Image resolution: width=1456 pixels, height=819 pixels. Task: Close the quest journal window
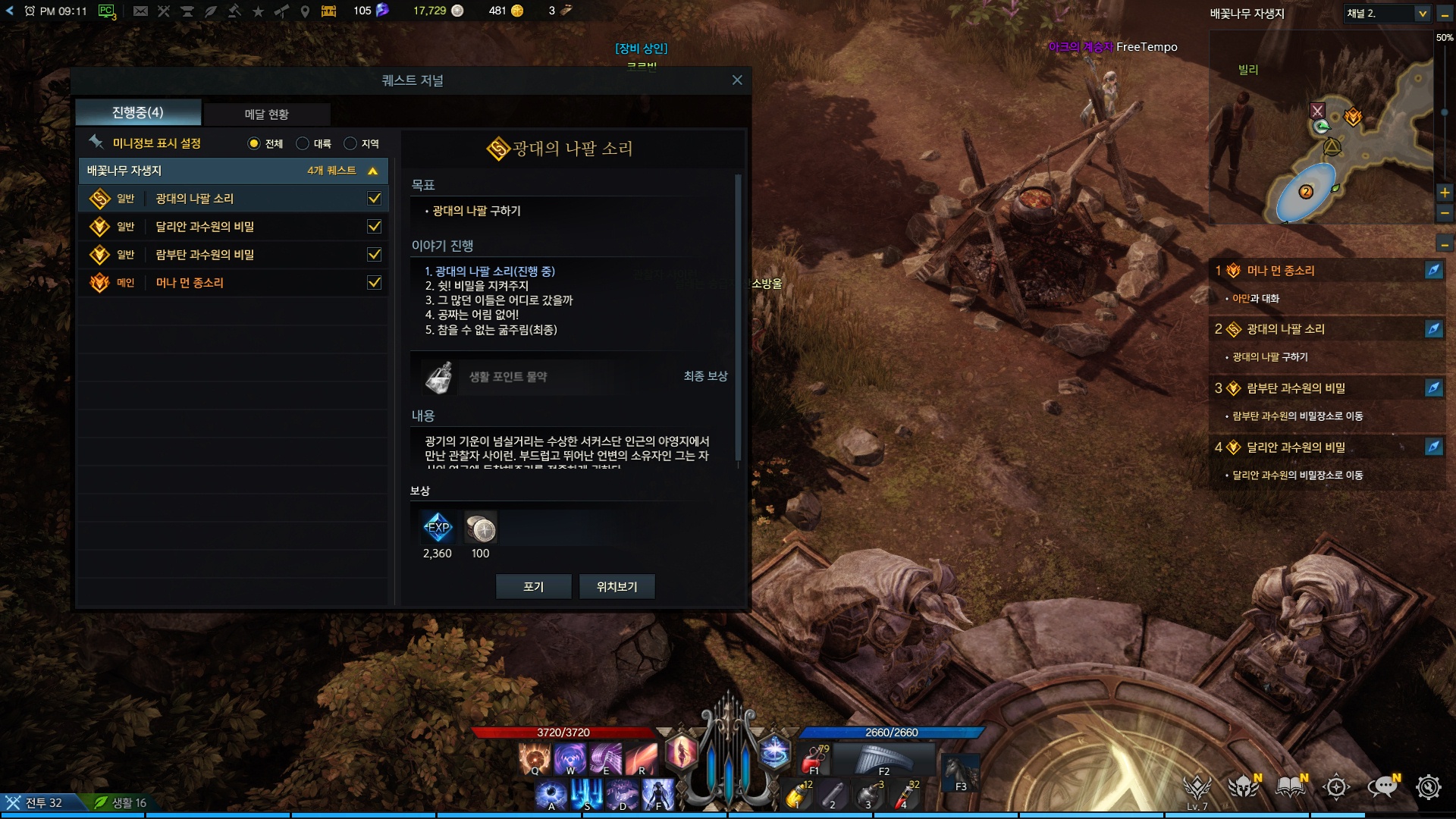(737, 80)
